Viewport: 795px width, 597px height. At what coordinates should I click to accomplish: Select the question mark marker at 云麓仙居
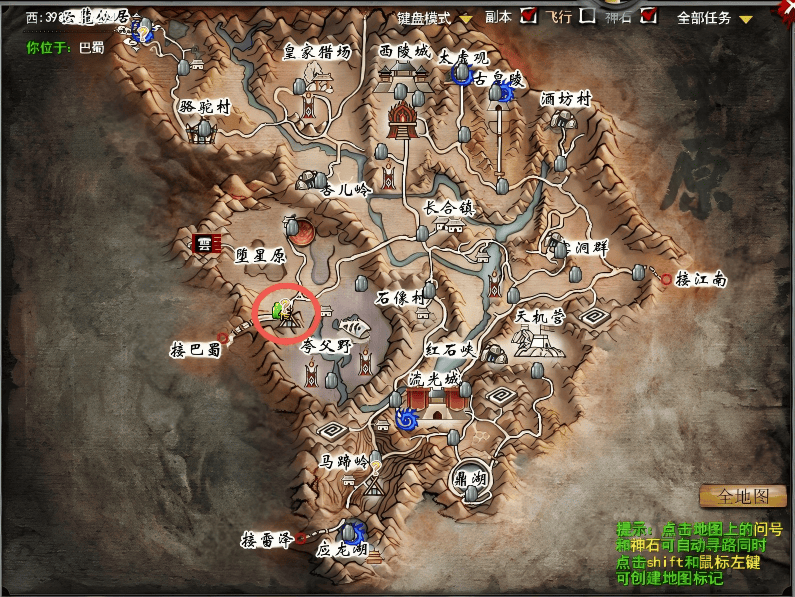click(144, 32)
